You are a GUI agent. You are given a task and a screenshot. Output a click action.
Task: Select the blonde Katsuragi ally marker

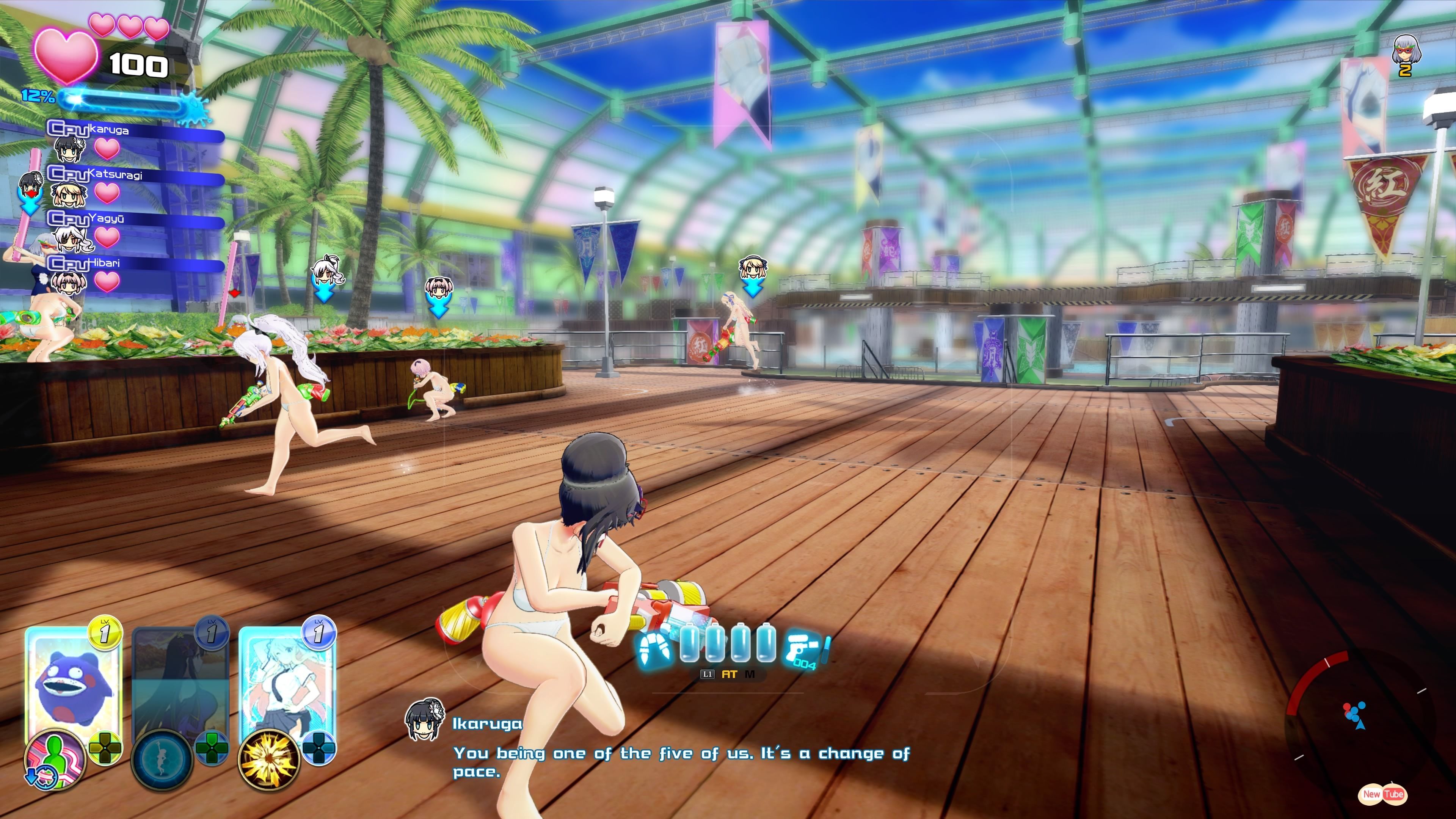point(752,269)
